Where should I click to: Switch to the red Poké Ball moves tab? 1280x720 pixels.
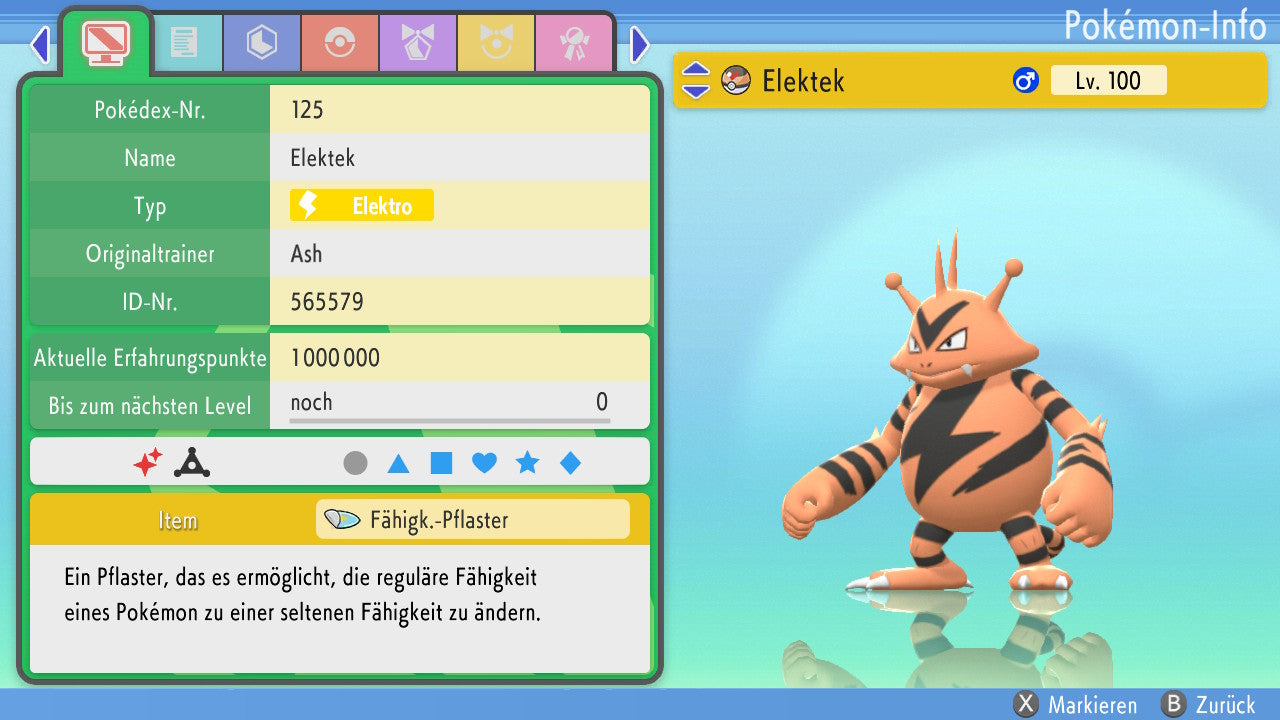pyautogui.click(x=340, y=43)
